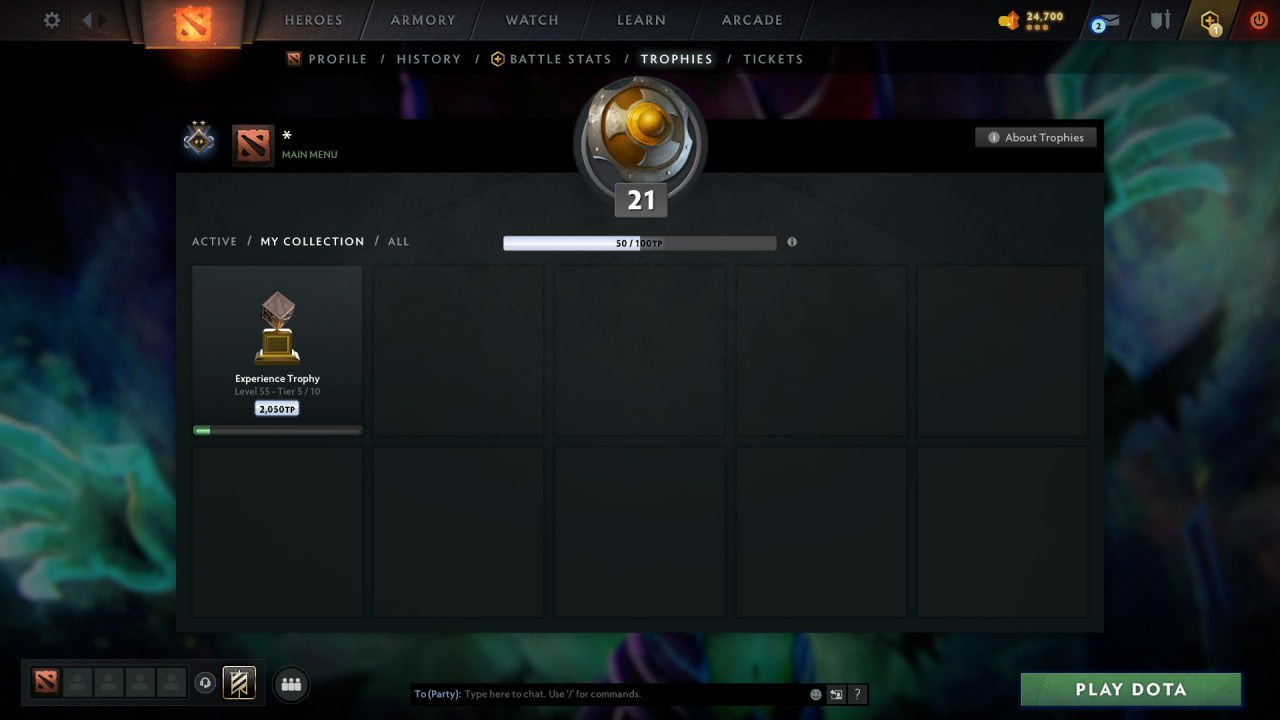Click the About Trophies button
Screen dimensions: 1280x720
coord(1036,137)
